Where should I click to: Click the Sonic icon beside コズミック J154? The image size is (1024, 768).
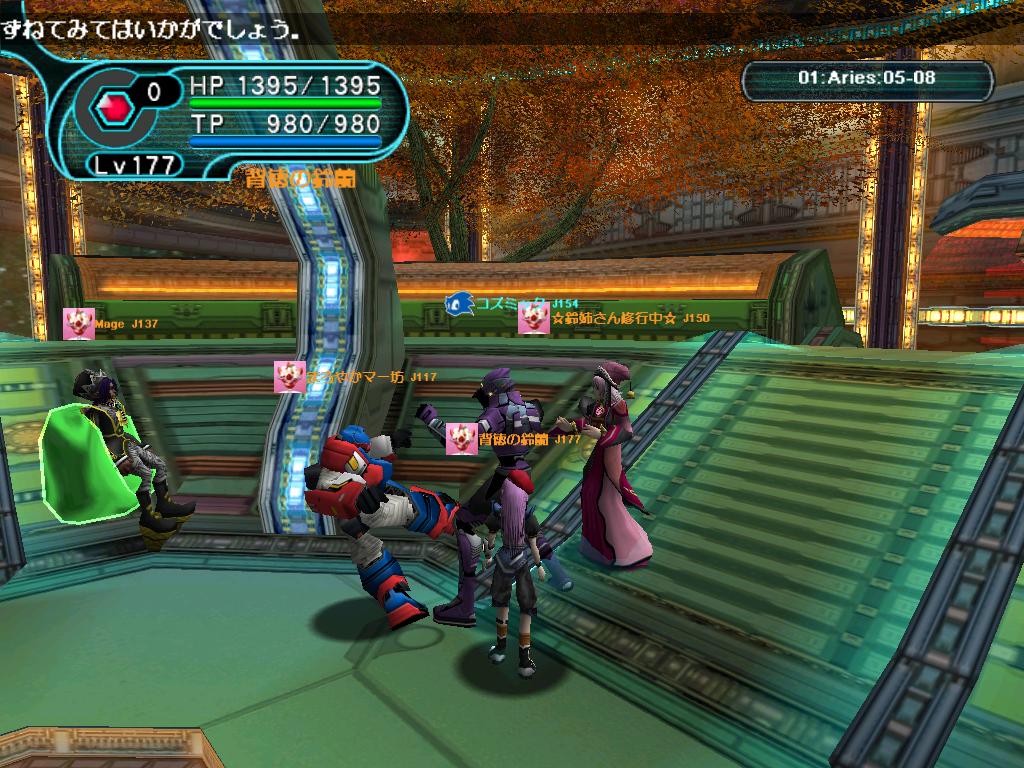(x=459, y=302)
